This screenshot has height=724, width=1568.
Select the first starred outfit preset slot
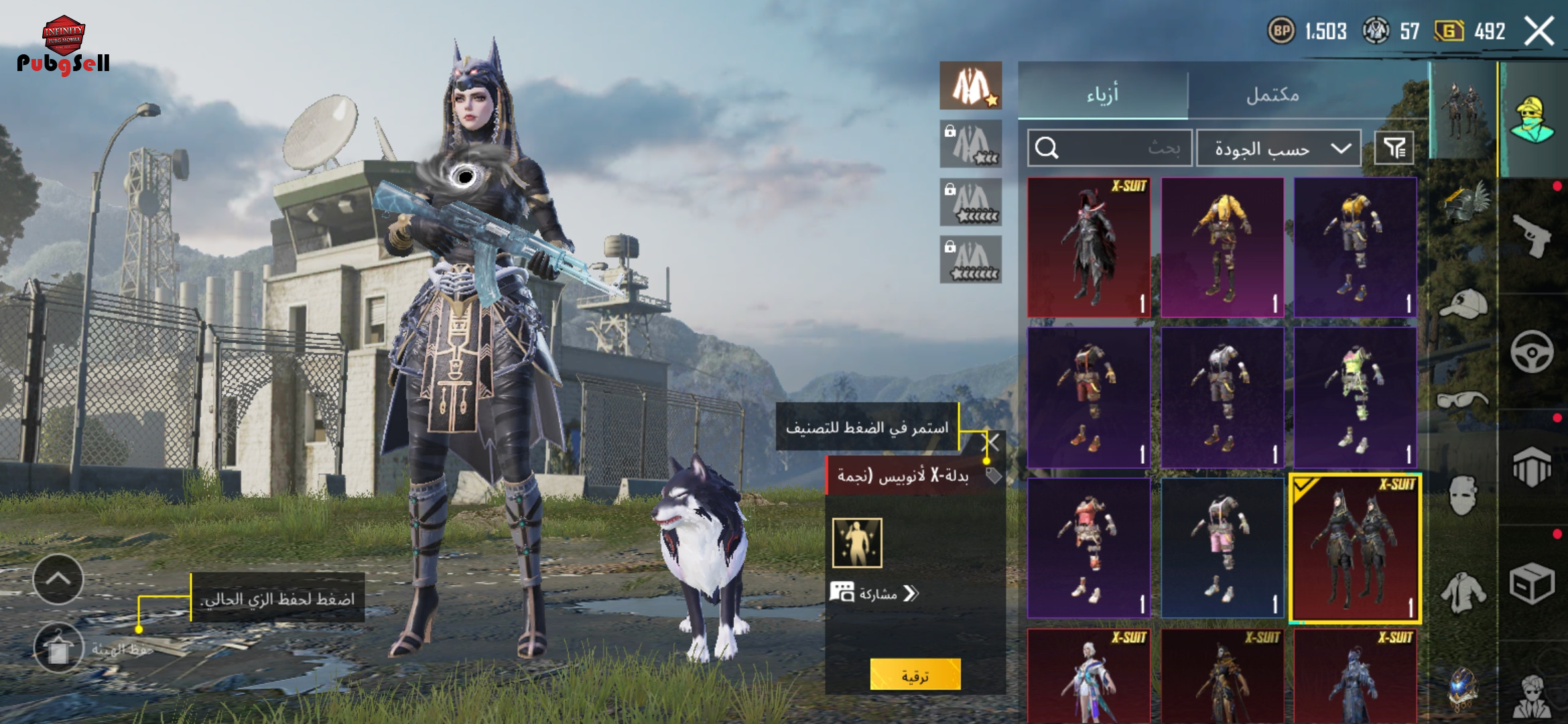970,86
